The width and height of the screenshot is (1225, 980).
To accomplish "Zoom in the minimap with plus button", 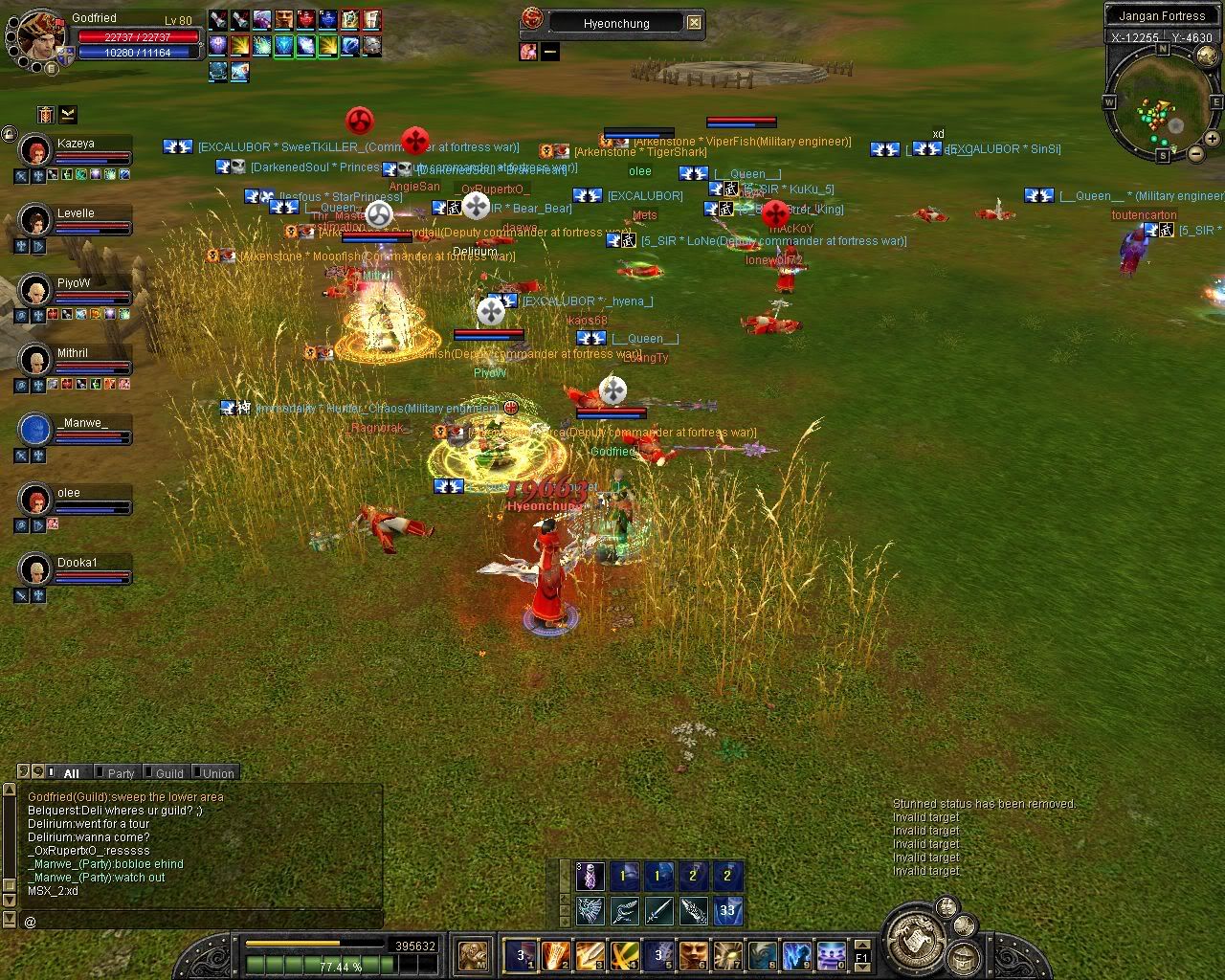I will click(x=1212, y=139).
